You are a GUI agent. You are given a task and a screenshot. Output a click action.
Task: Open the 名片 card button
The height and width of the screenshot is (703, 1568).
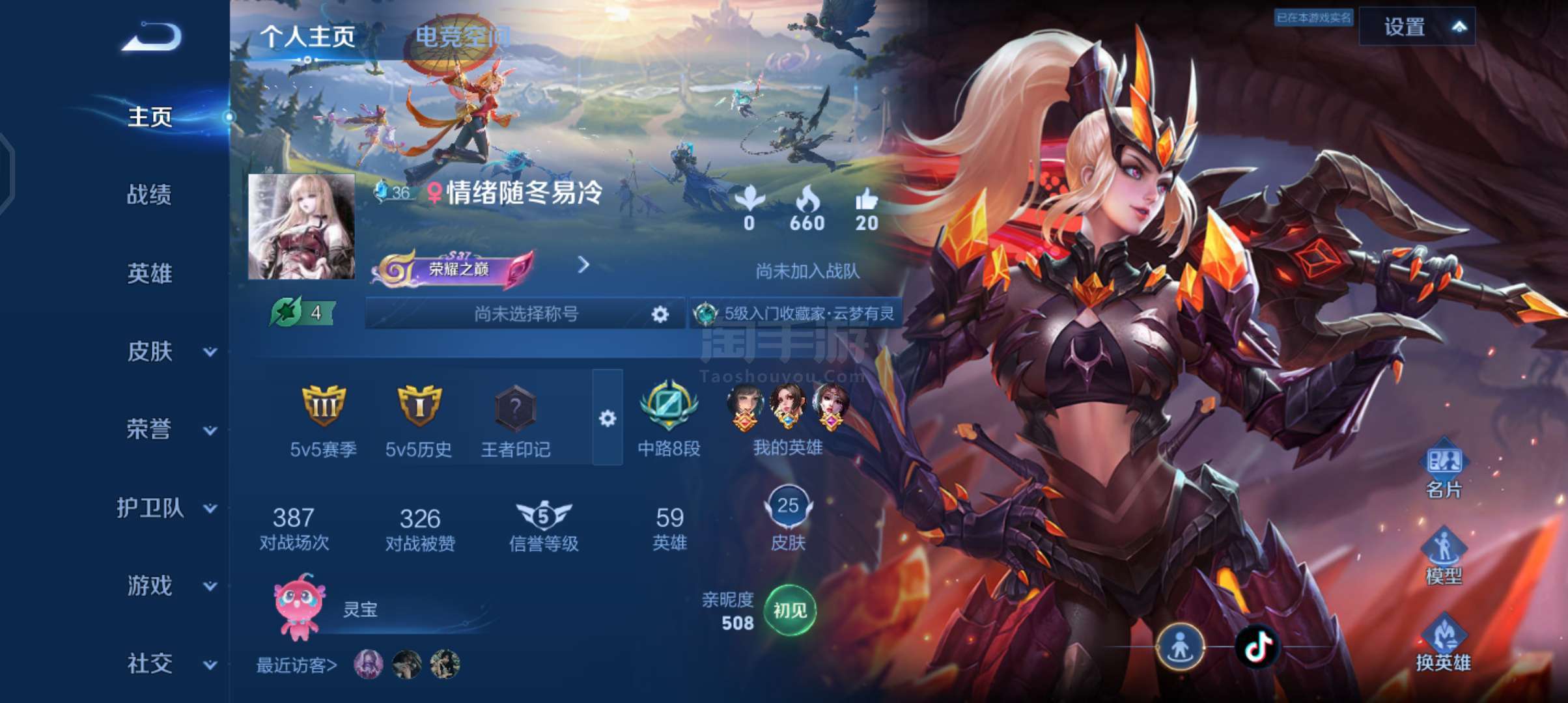pyautogui.click(x=1444, y=469)
